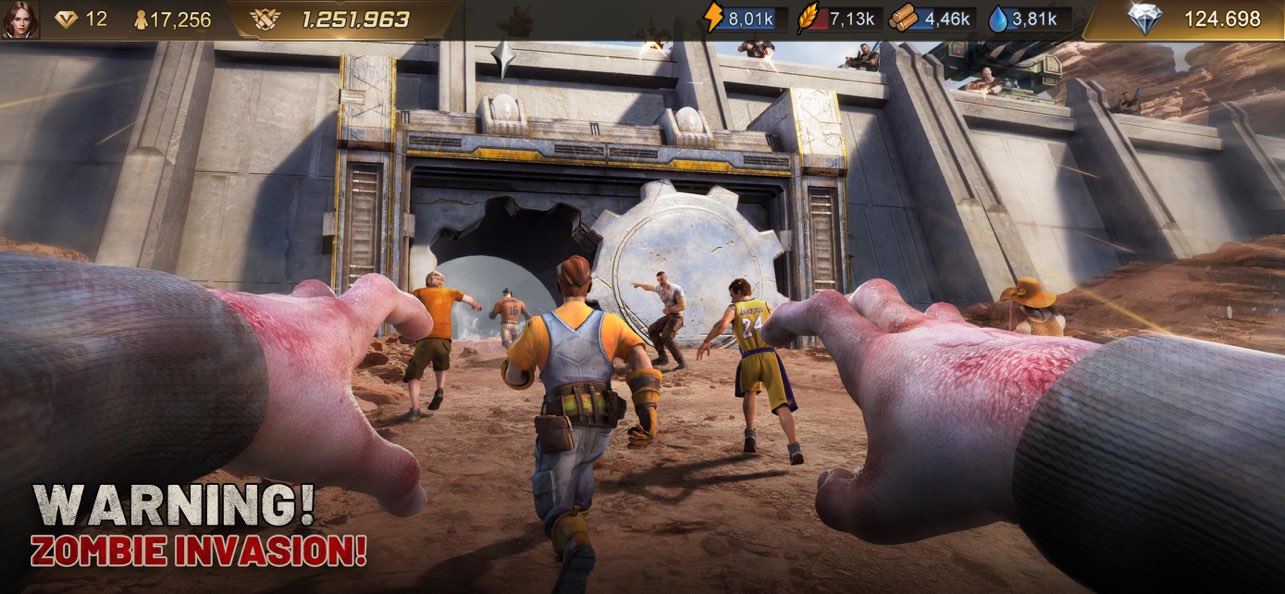Select the lightning bolt energy resource
This screenshot has height=594, width=1285.
[713, 19]
